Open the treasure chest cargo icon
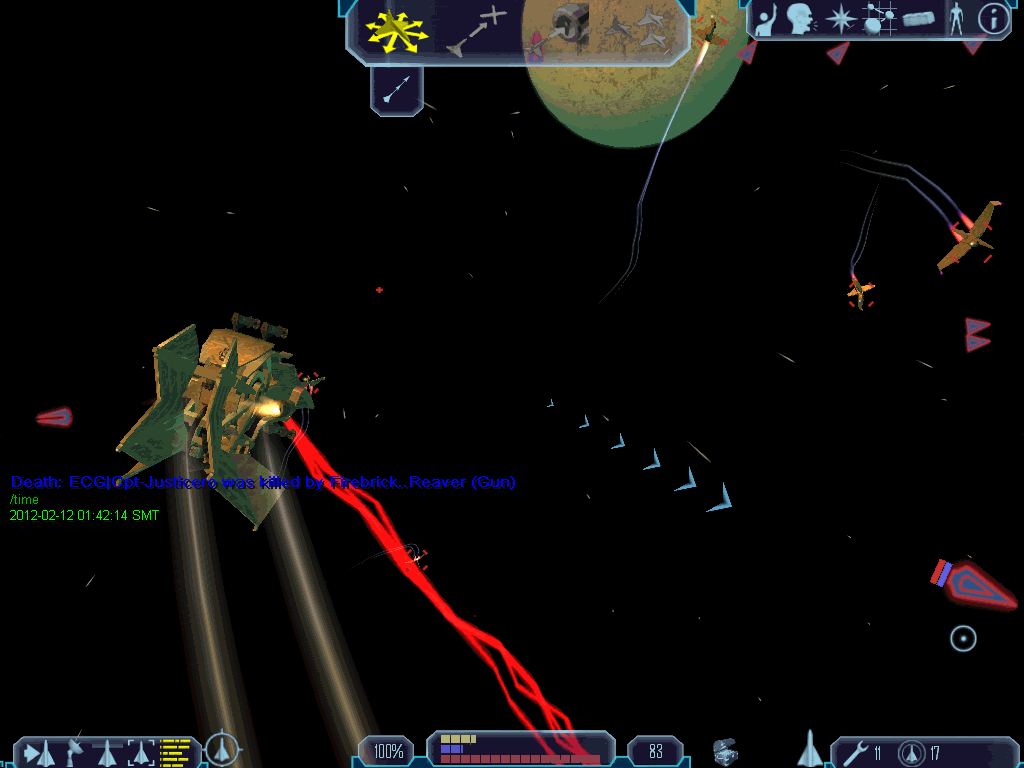Screen dimensions: 1024x768 click(726, 750)
